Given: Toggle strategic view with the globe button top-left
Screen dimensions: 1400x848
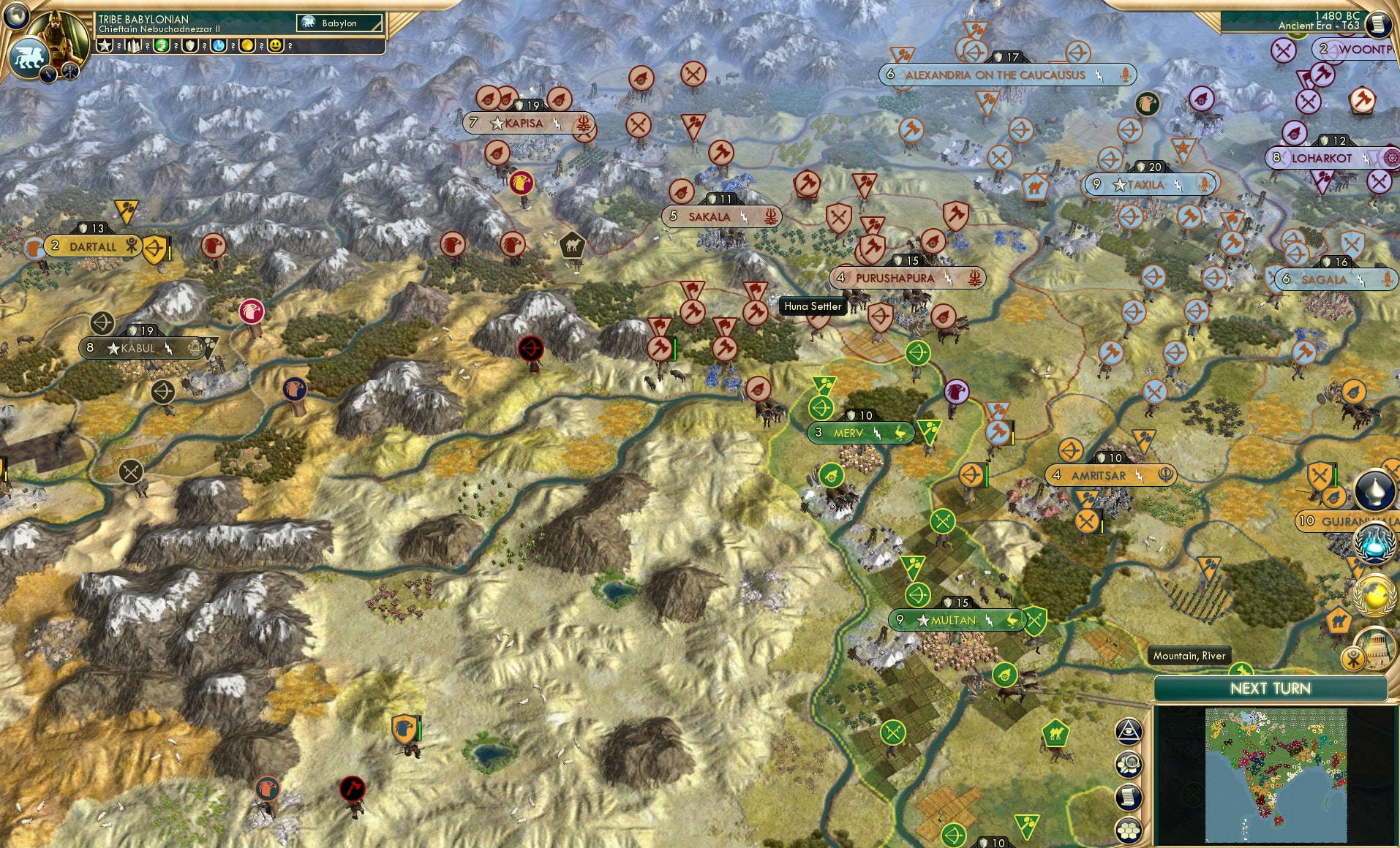Looking at the screenshot, I should 15,16.
